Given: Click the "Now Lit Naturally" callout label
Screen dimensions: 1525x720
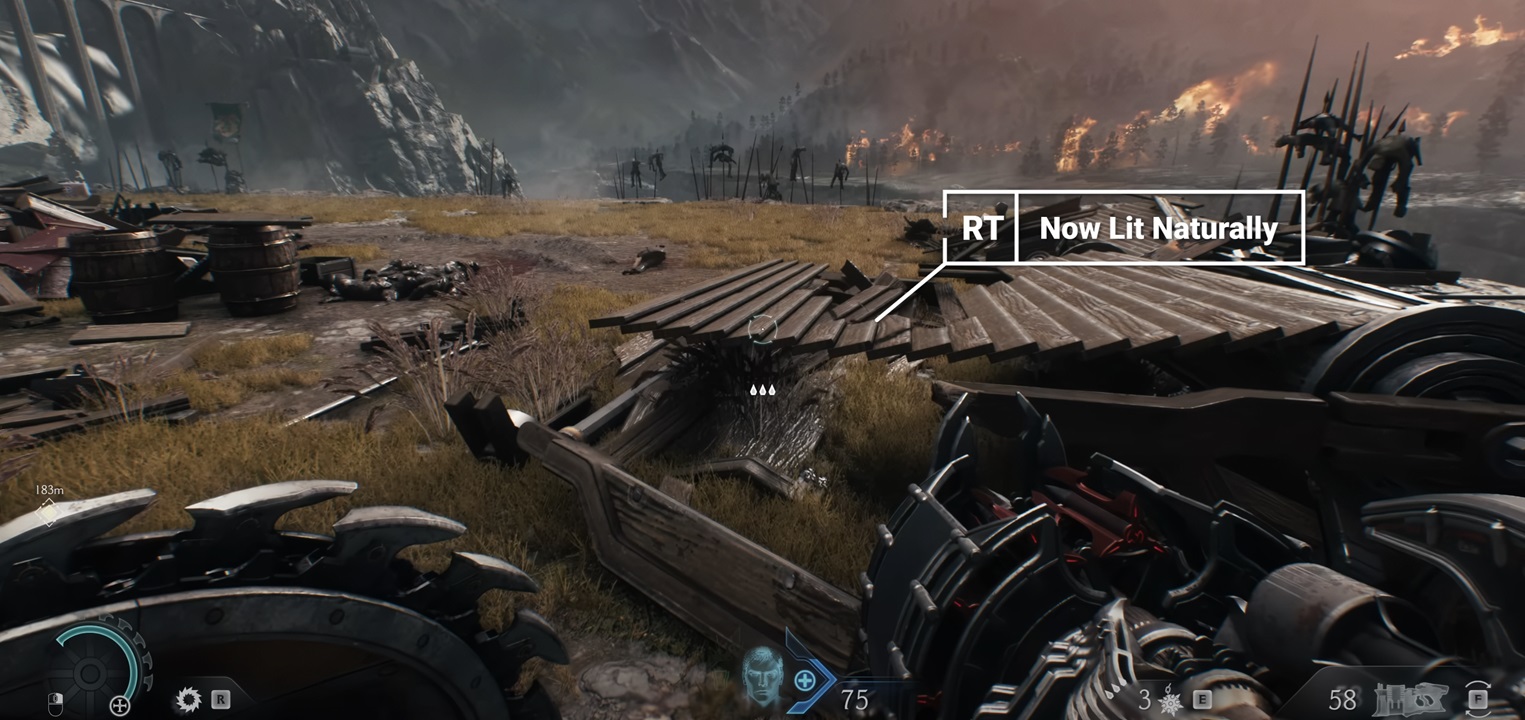Looking at the screenshot, I should [x=1159, y=228].
